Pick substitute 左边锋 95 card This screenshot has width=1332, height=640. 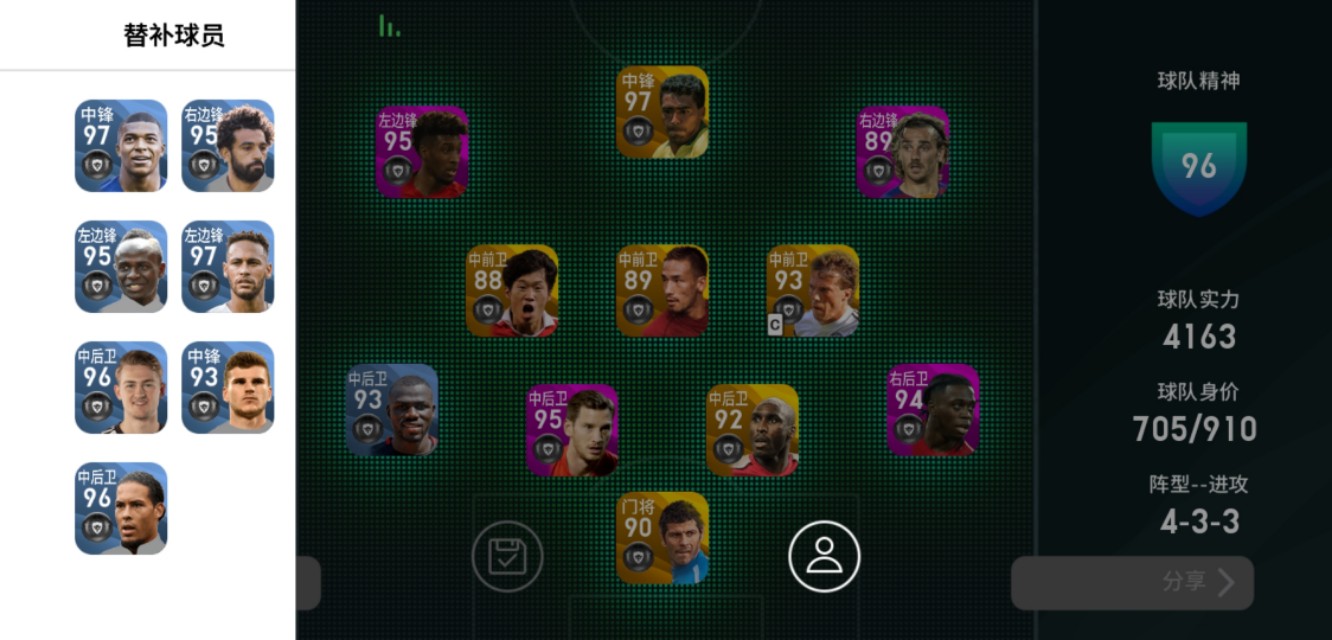[x=121, y=267]
